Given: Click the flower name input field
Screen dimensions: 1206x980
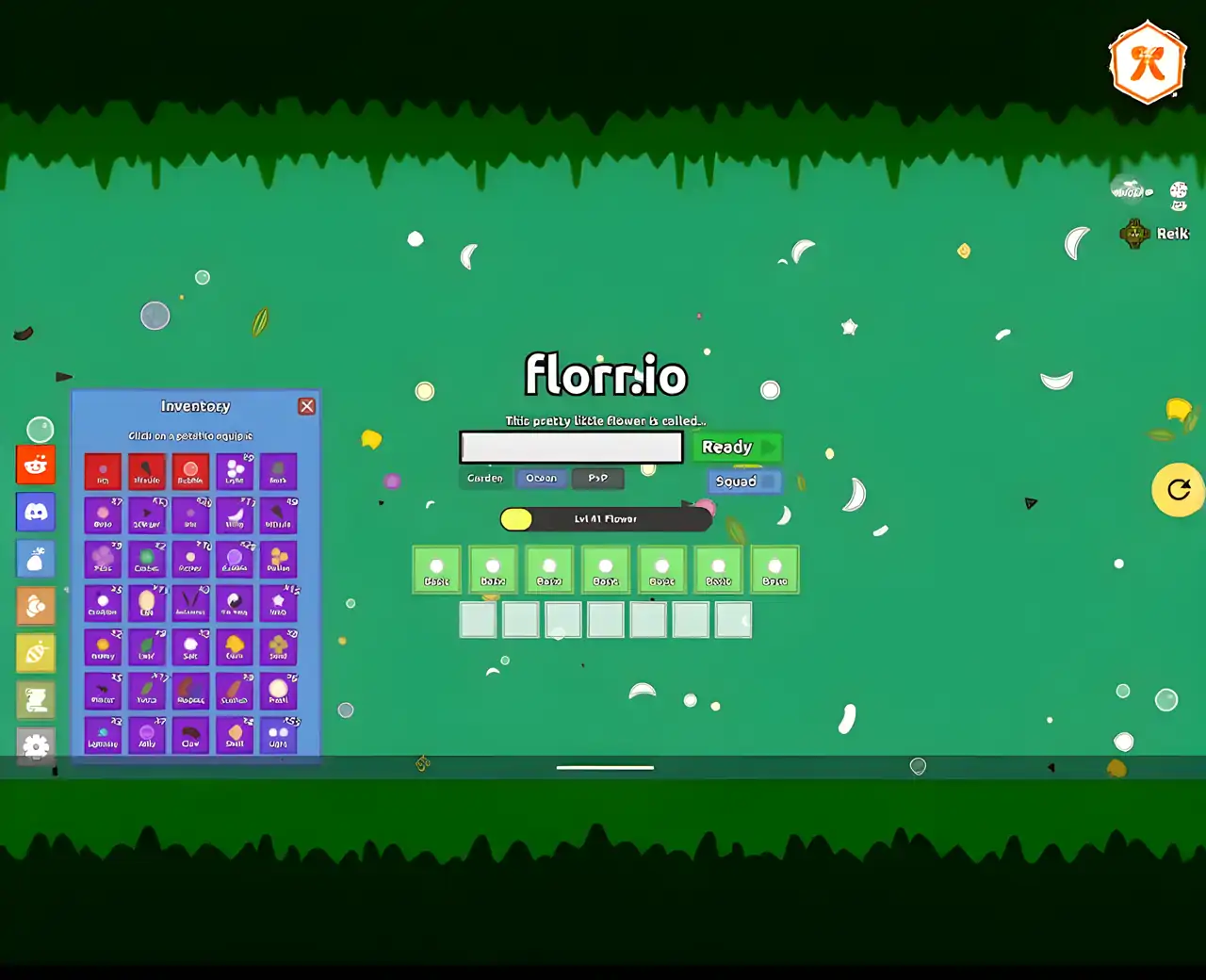Looking at the screenshot, I should (570, 447).
